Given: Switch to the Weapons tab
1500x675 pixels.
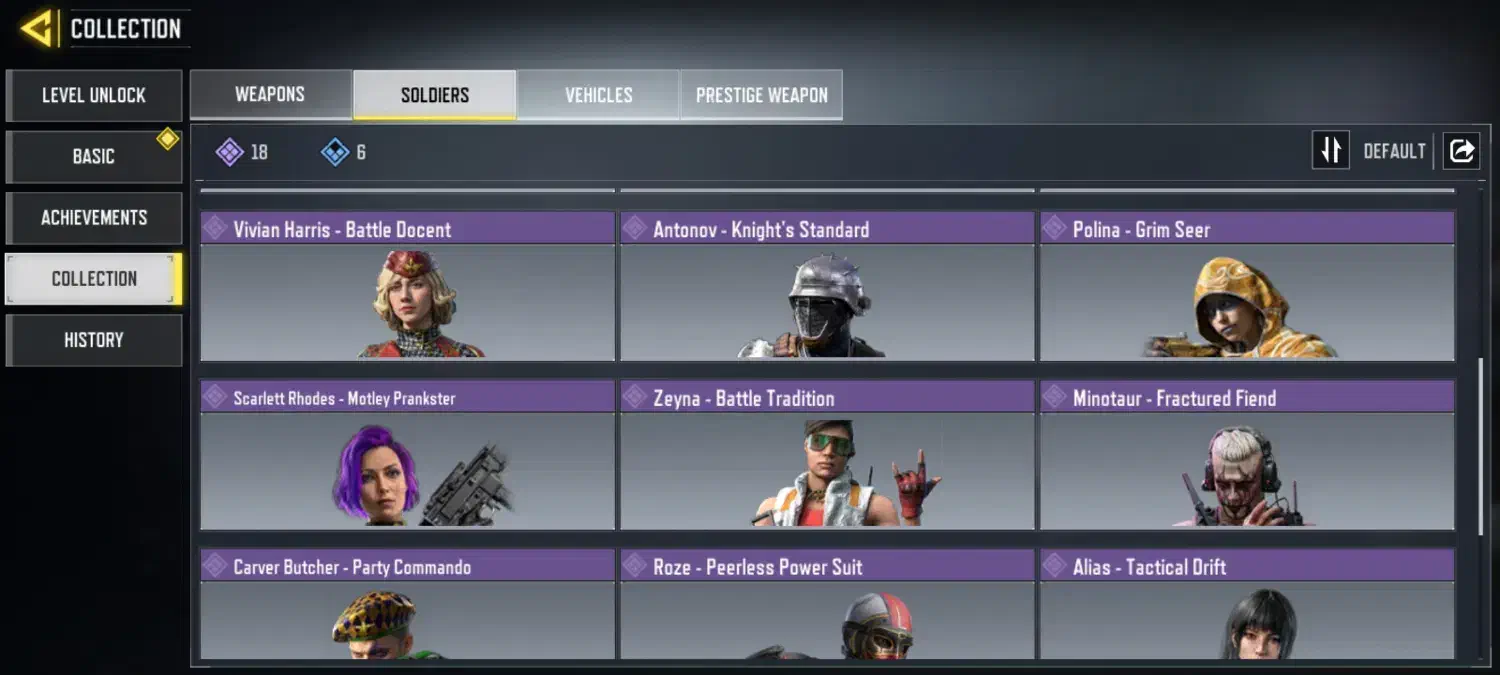Looking at the screenshot, I should [x=270, y=95].
